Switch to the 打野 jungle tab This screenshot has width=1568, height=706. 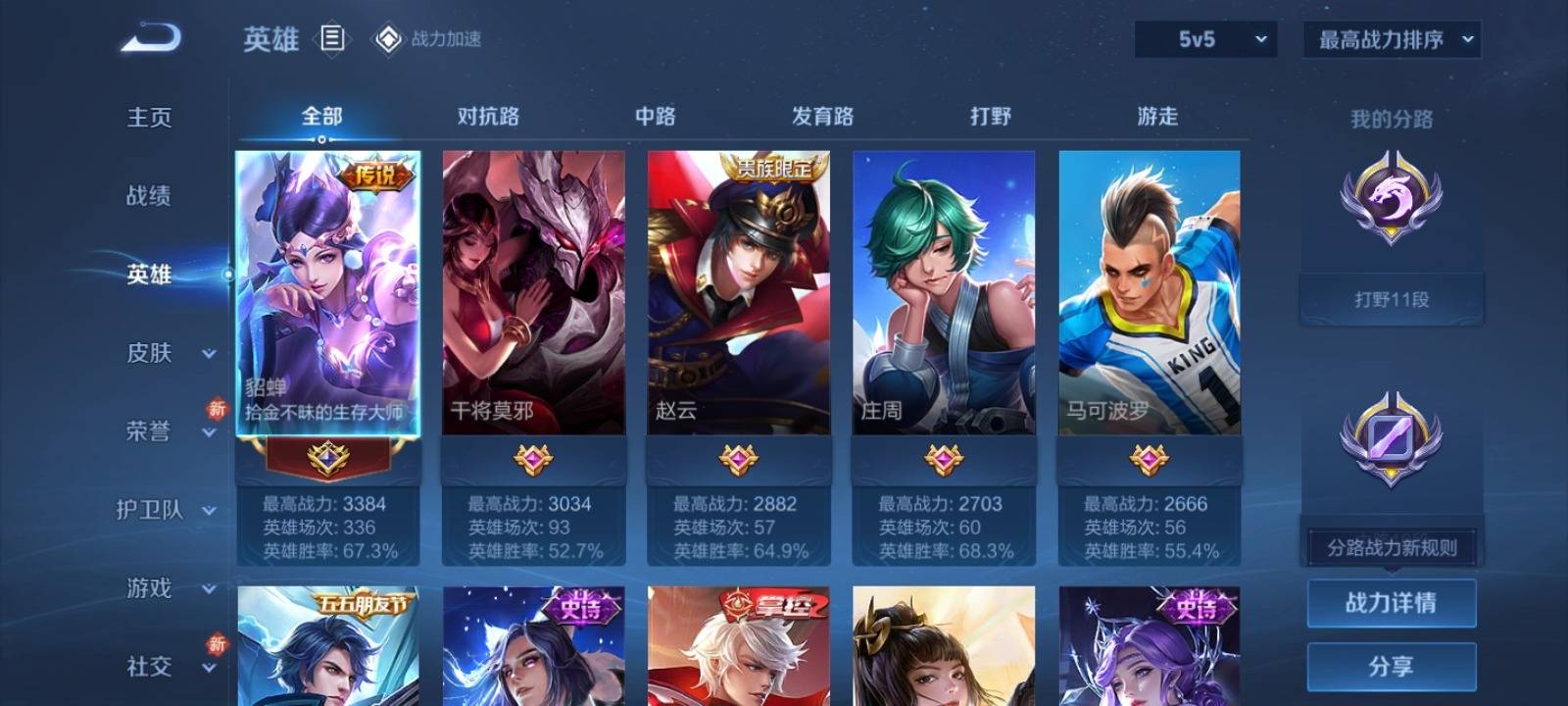[990, 117]
